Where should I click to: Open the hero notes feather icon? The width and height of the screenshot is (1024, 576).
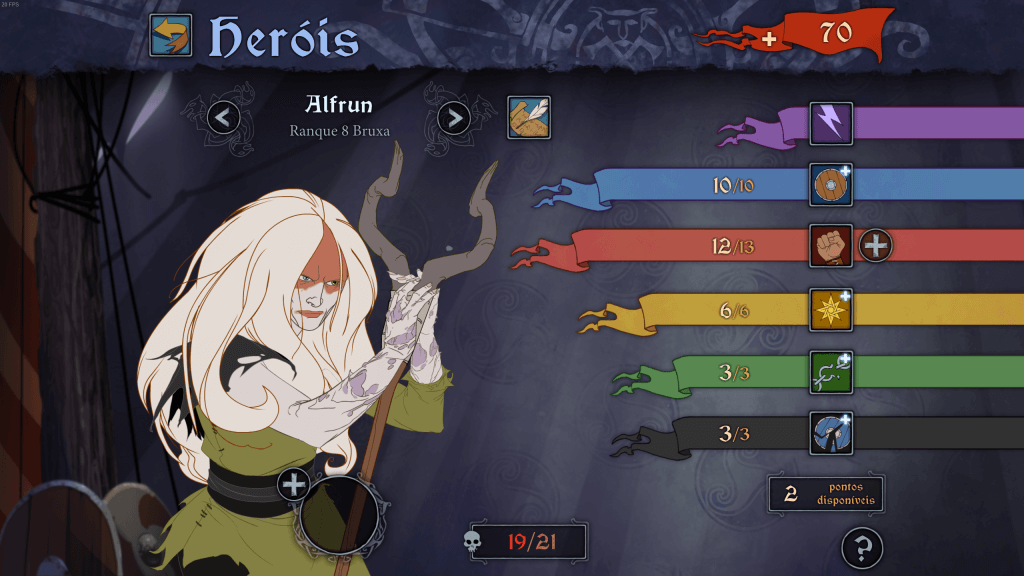529,117
